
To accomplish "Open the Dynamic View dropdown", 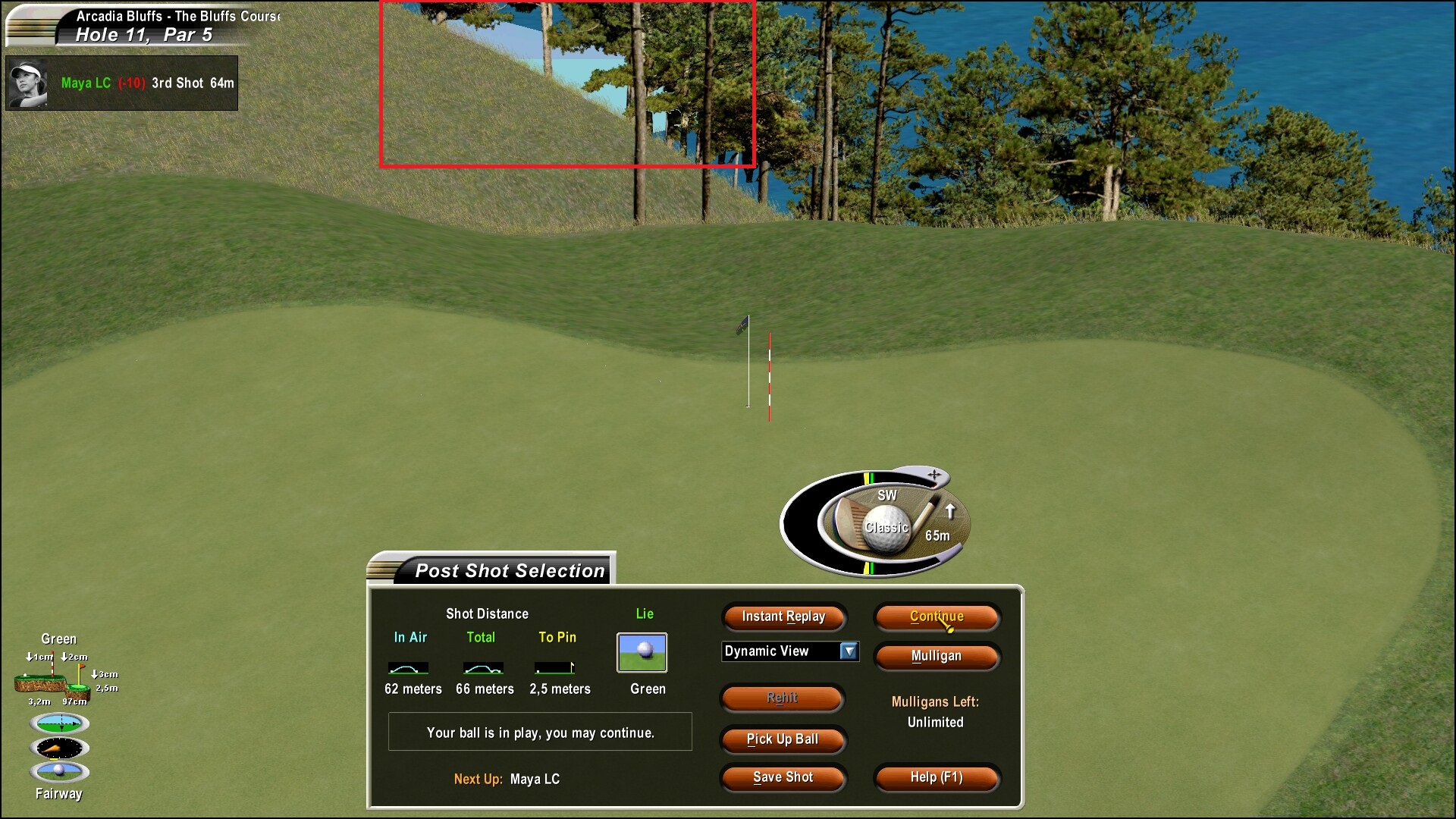I will tap(849, 651).
